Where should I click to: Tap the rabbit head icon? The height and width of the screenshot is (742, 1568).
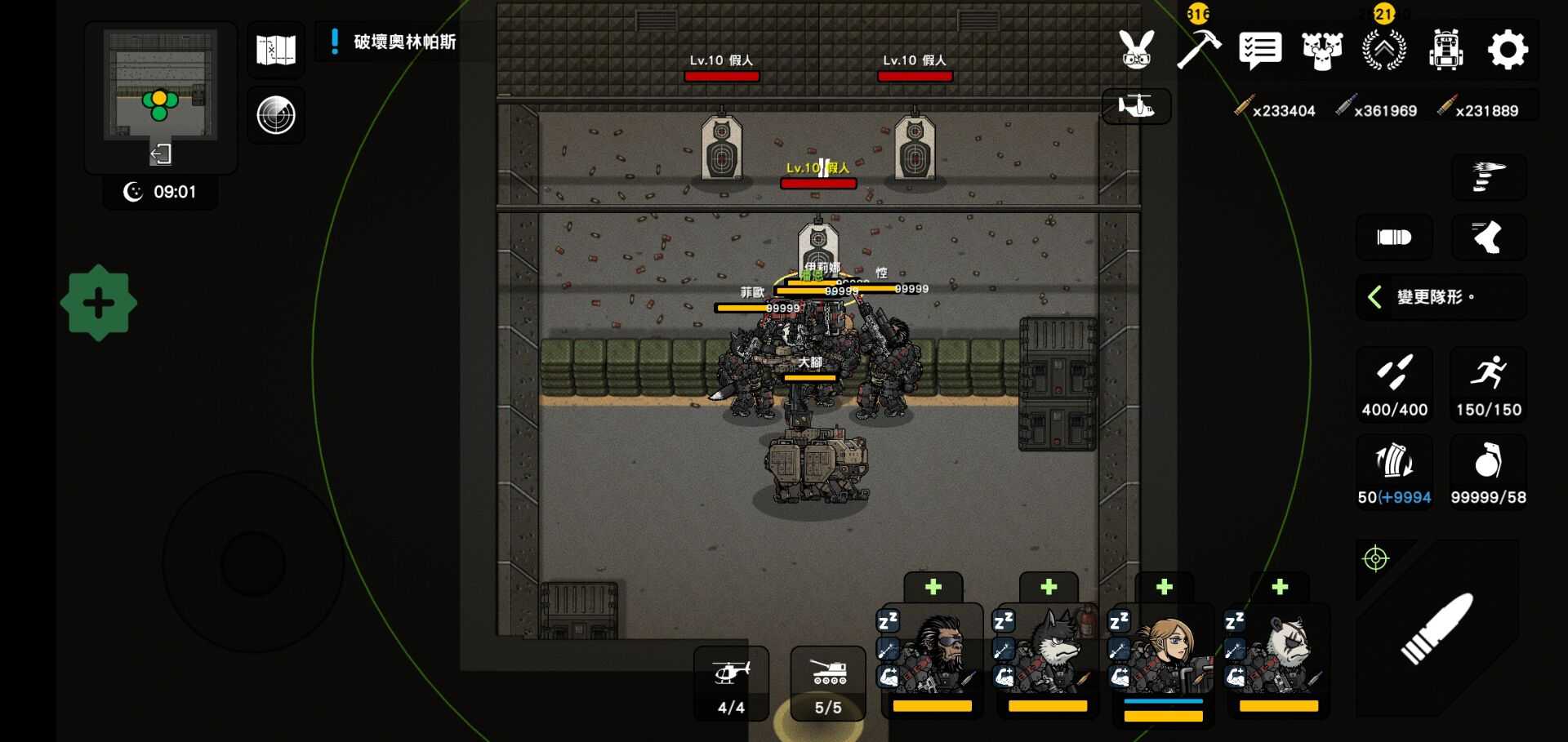click(x=1136, y=50)
